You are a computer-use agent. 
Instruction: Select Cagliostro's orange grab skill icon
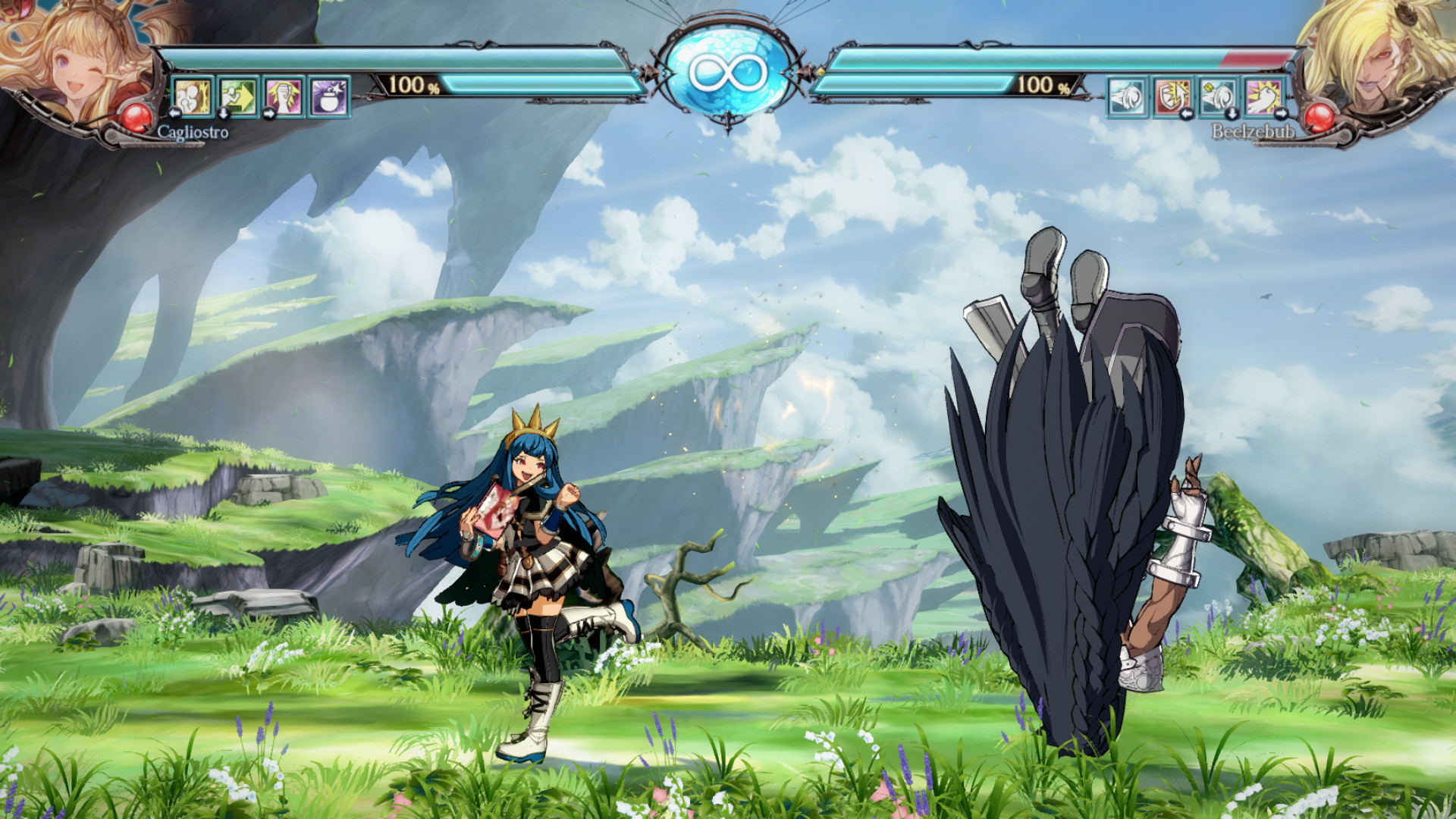pos(193,96)
